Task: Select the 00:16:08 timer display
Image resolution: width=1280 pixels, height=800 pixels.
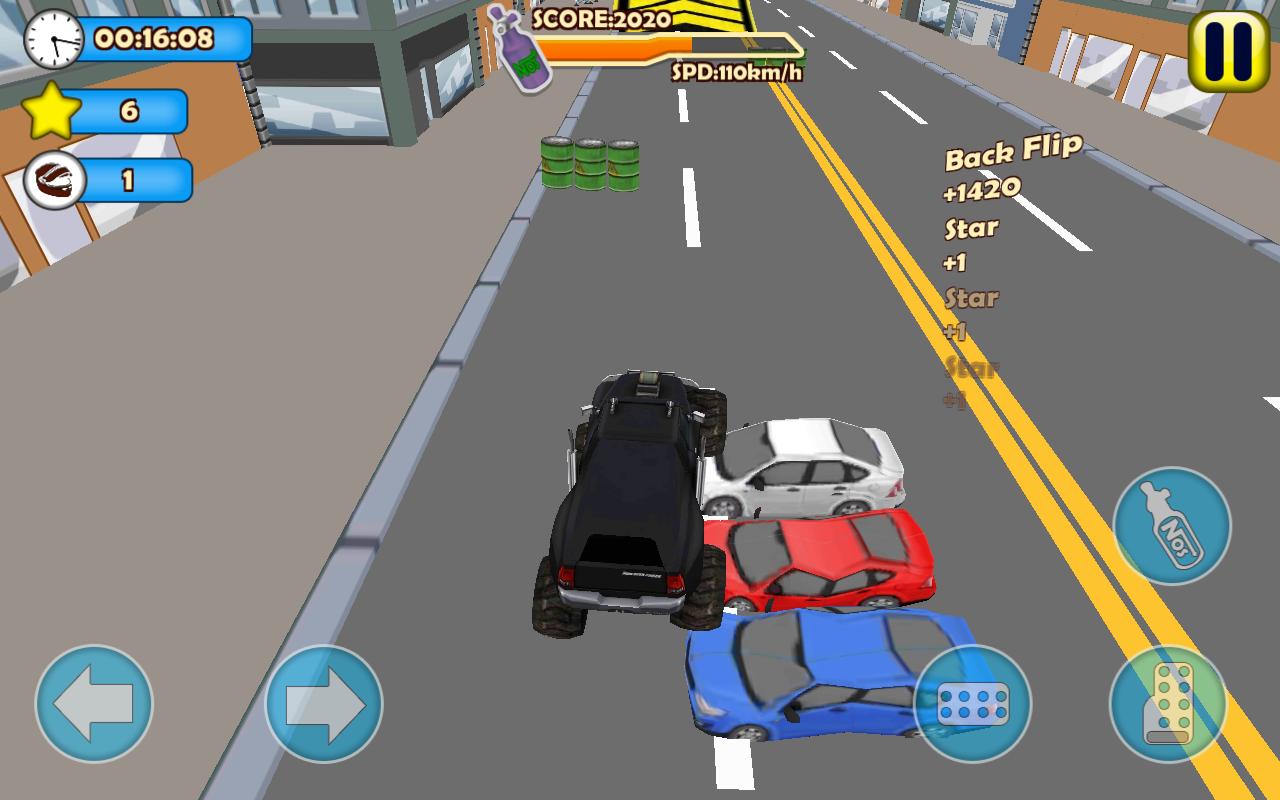Action: [155, 39]
